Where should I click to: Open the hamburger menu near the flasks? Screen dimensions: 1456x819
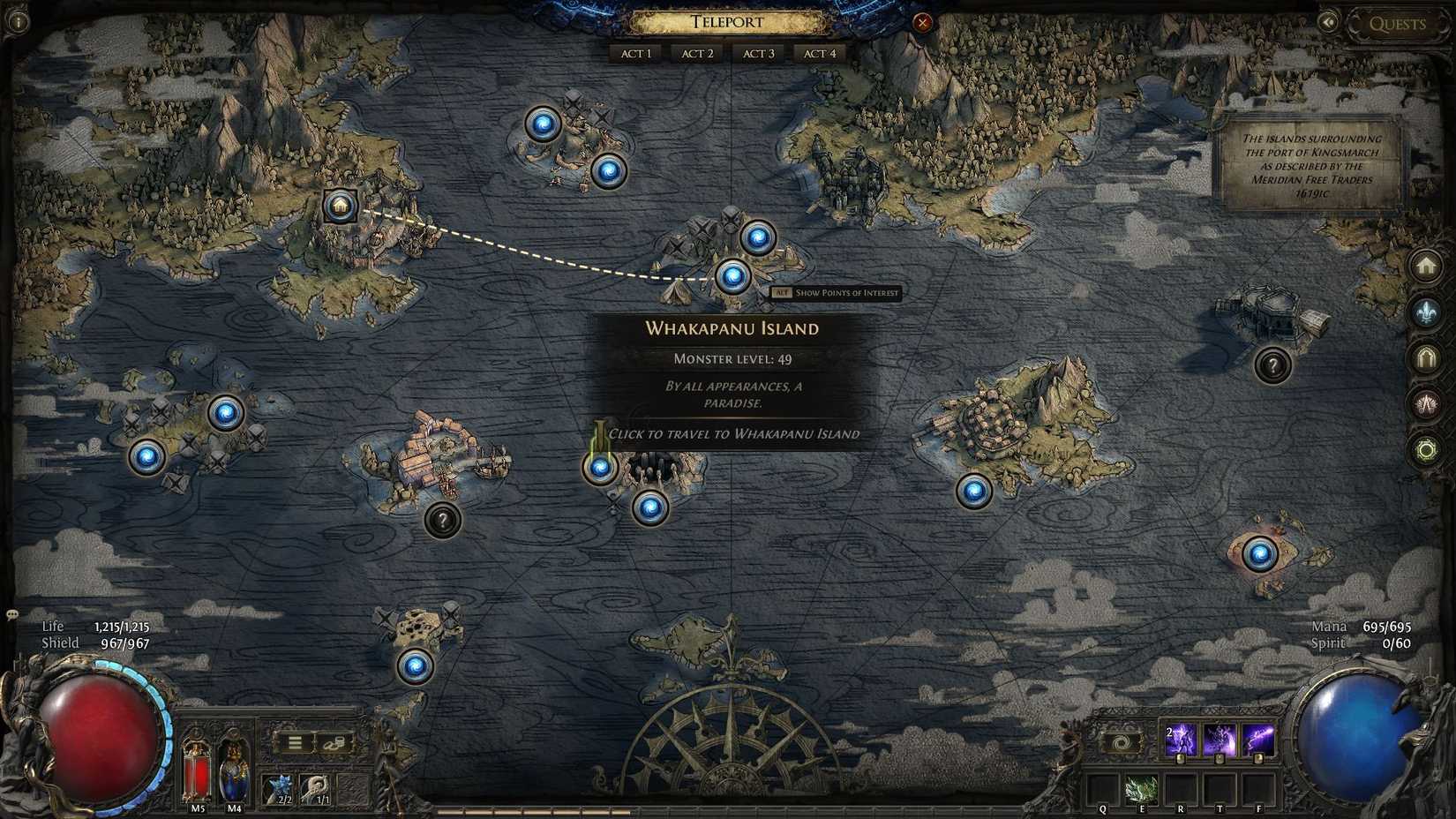click(x=294, y=742)
